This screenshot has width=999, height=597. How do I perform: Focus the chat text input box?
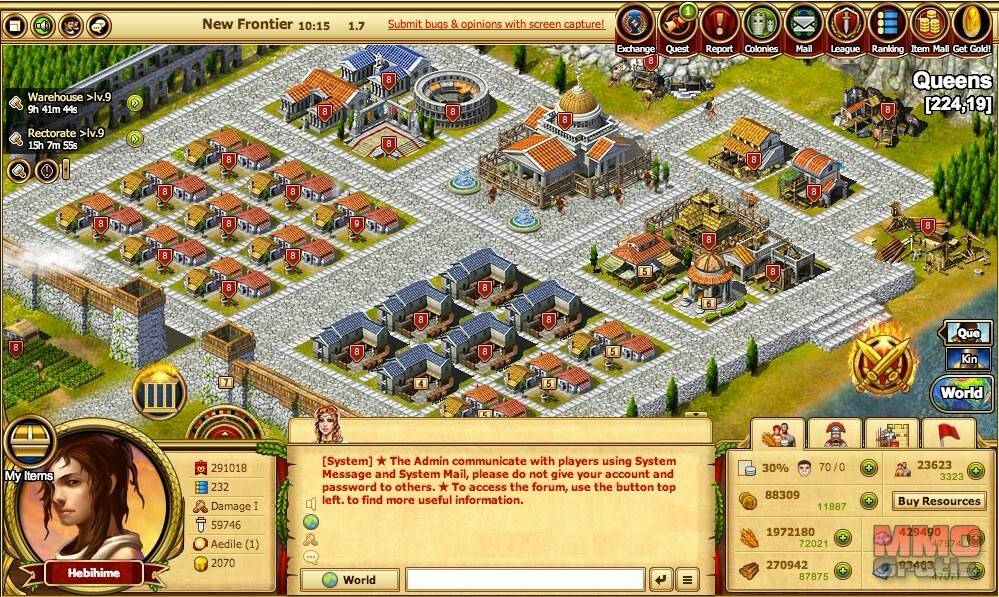pyautogui.click(x=525, y=579)
